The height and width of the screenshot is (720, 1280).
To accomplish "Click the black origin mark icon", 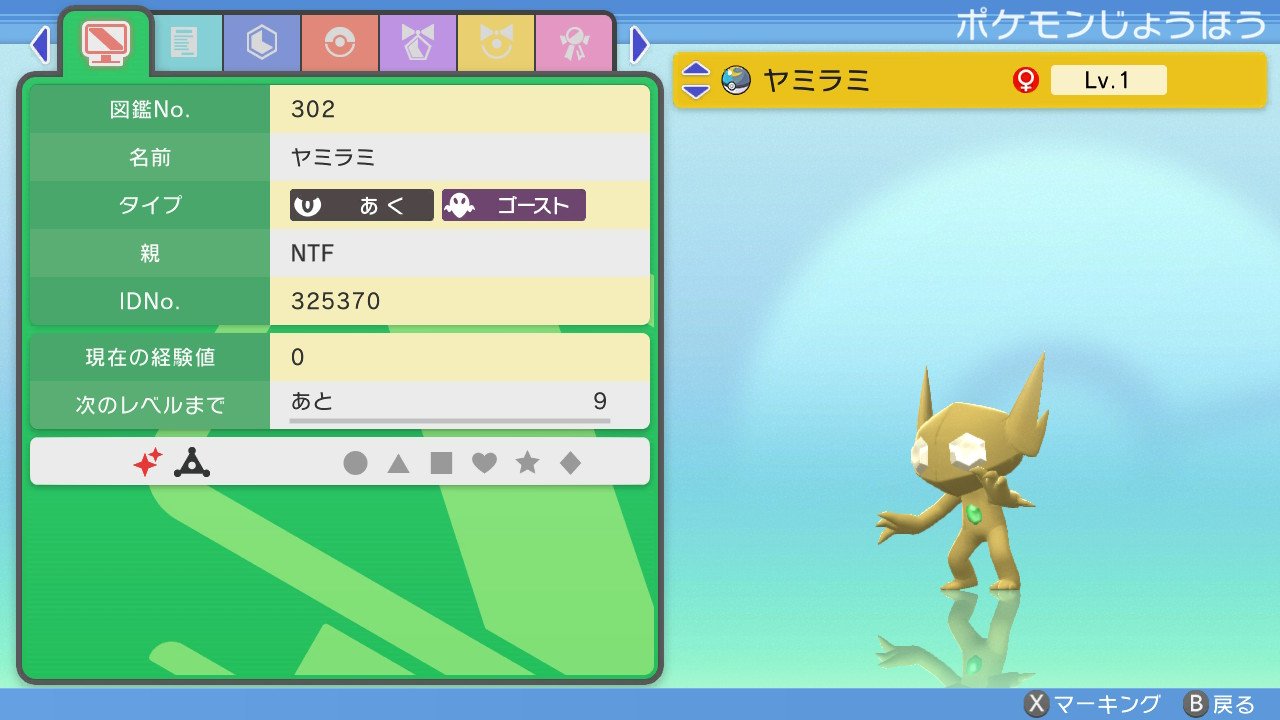I will point(192,461).
